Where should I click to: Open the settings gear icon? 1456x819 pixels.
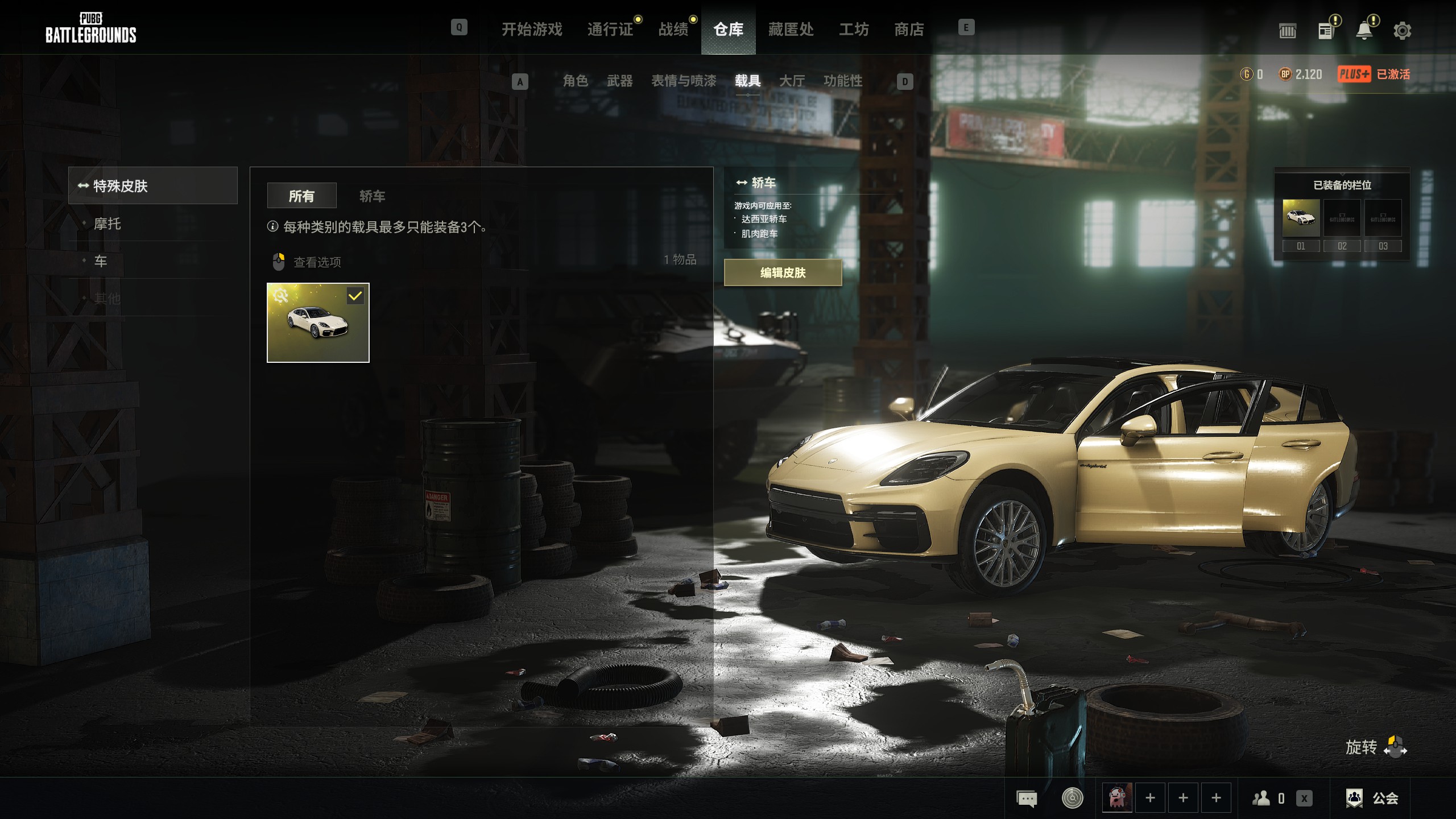(1402, 31)
